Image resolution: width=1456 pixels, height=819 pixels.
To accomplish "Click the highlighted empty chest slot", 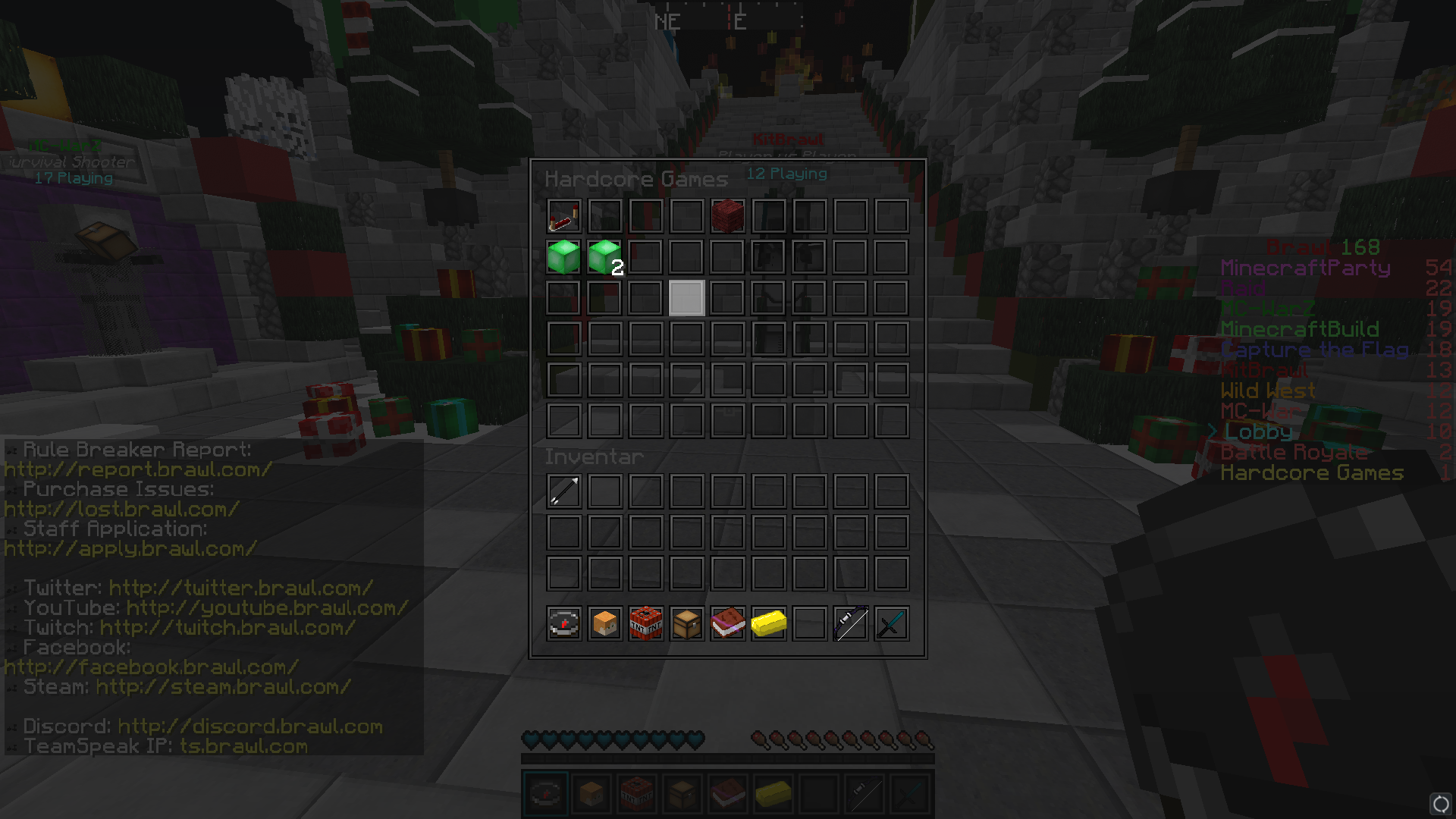I will [x=686, y=298].
